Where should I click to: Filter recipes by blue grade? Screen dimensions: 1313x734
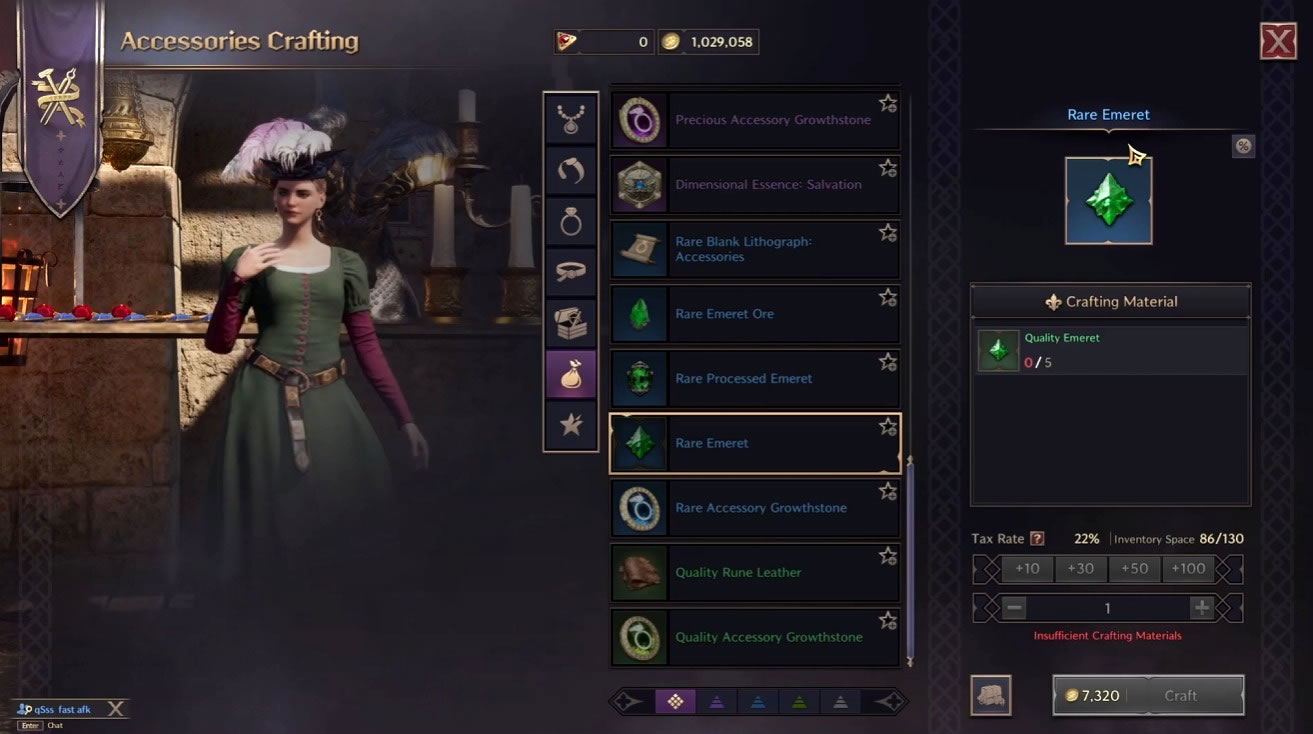point(757,701)
